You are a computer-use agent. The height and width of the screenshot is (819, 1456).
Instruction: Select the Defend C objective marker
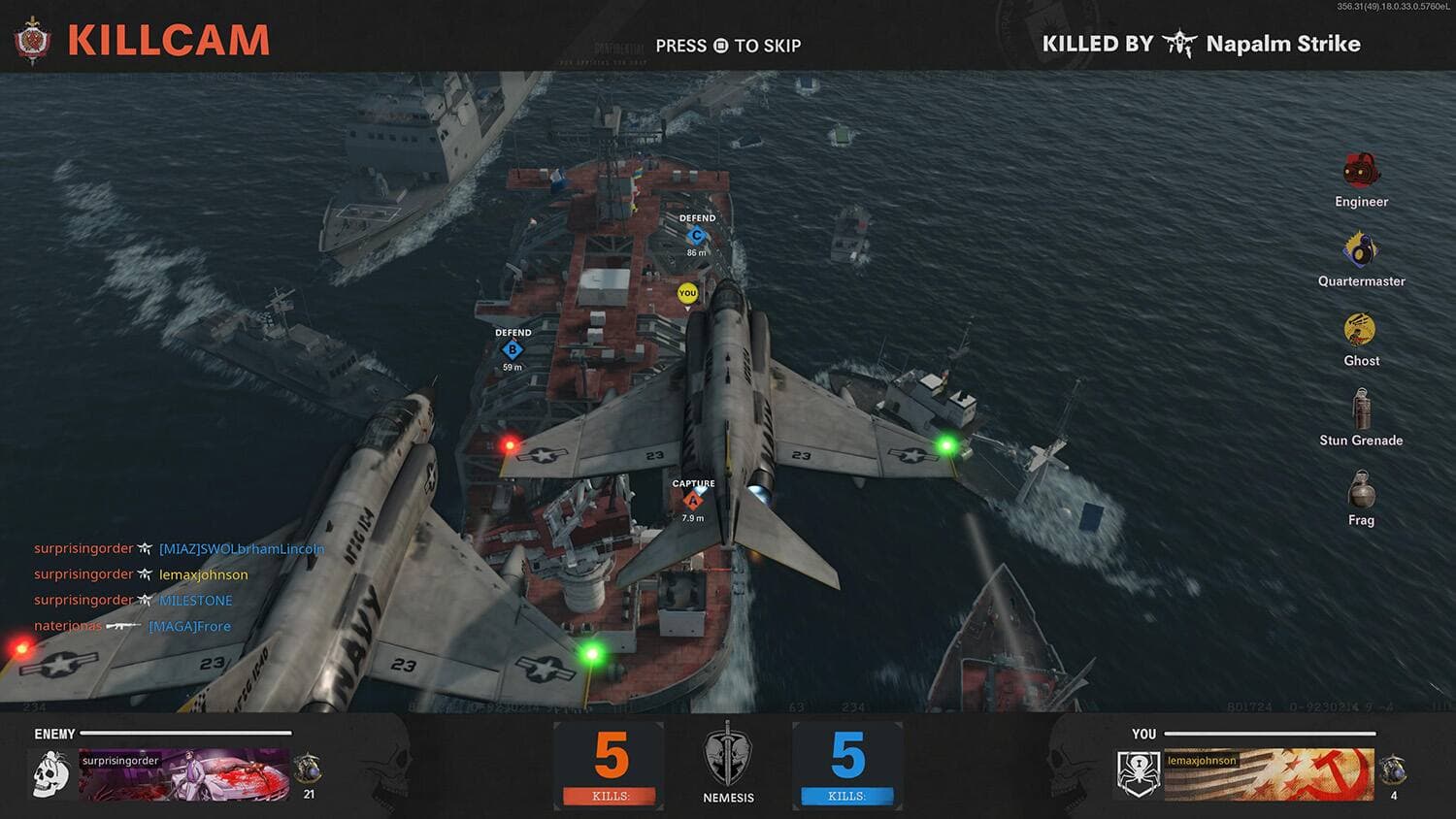(696, 236)
